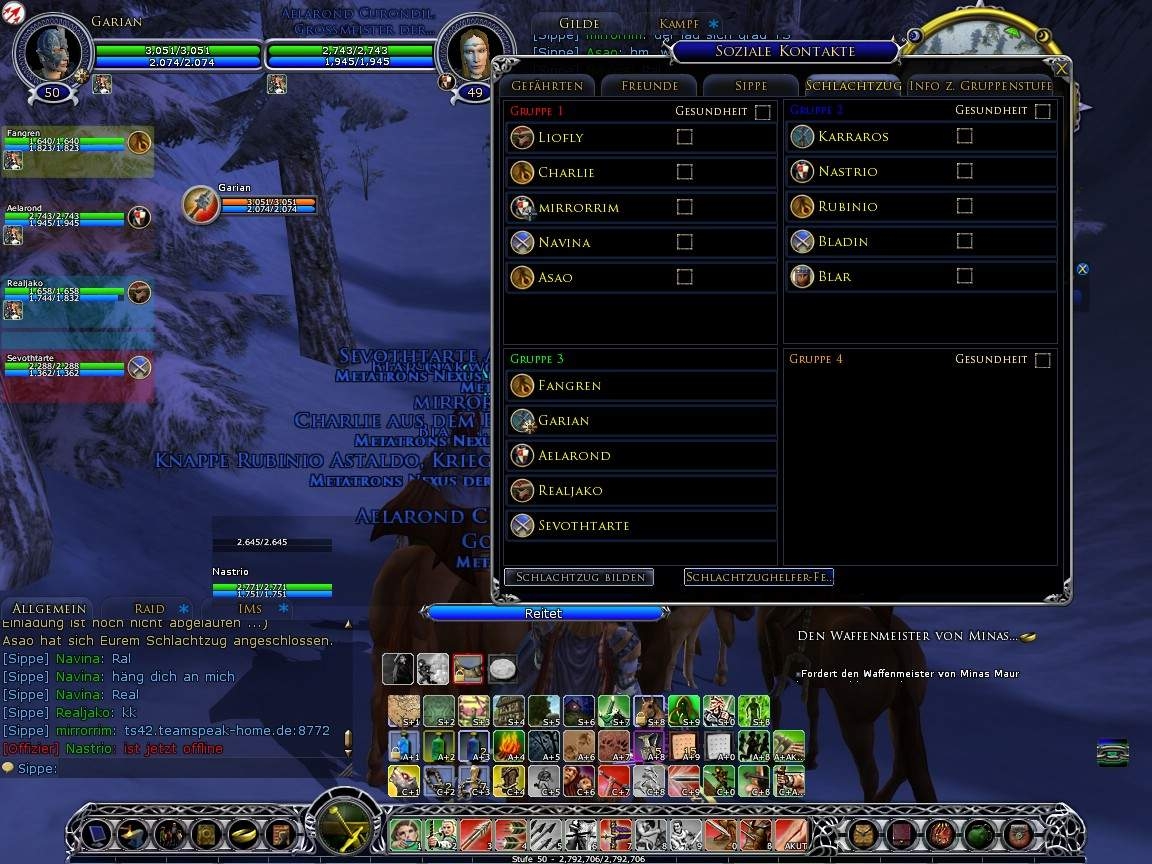Tick the checkbox beside Karraros
1152x864 pixels.
(964, 136)
